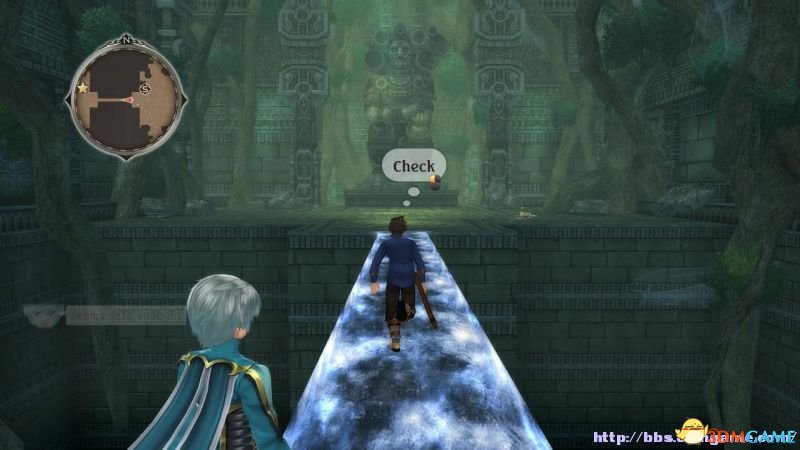Select the star marker on the minimap
The height and width of the screenshot is (450, 800).
click(82, 89)
